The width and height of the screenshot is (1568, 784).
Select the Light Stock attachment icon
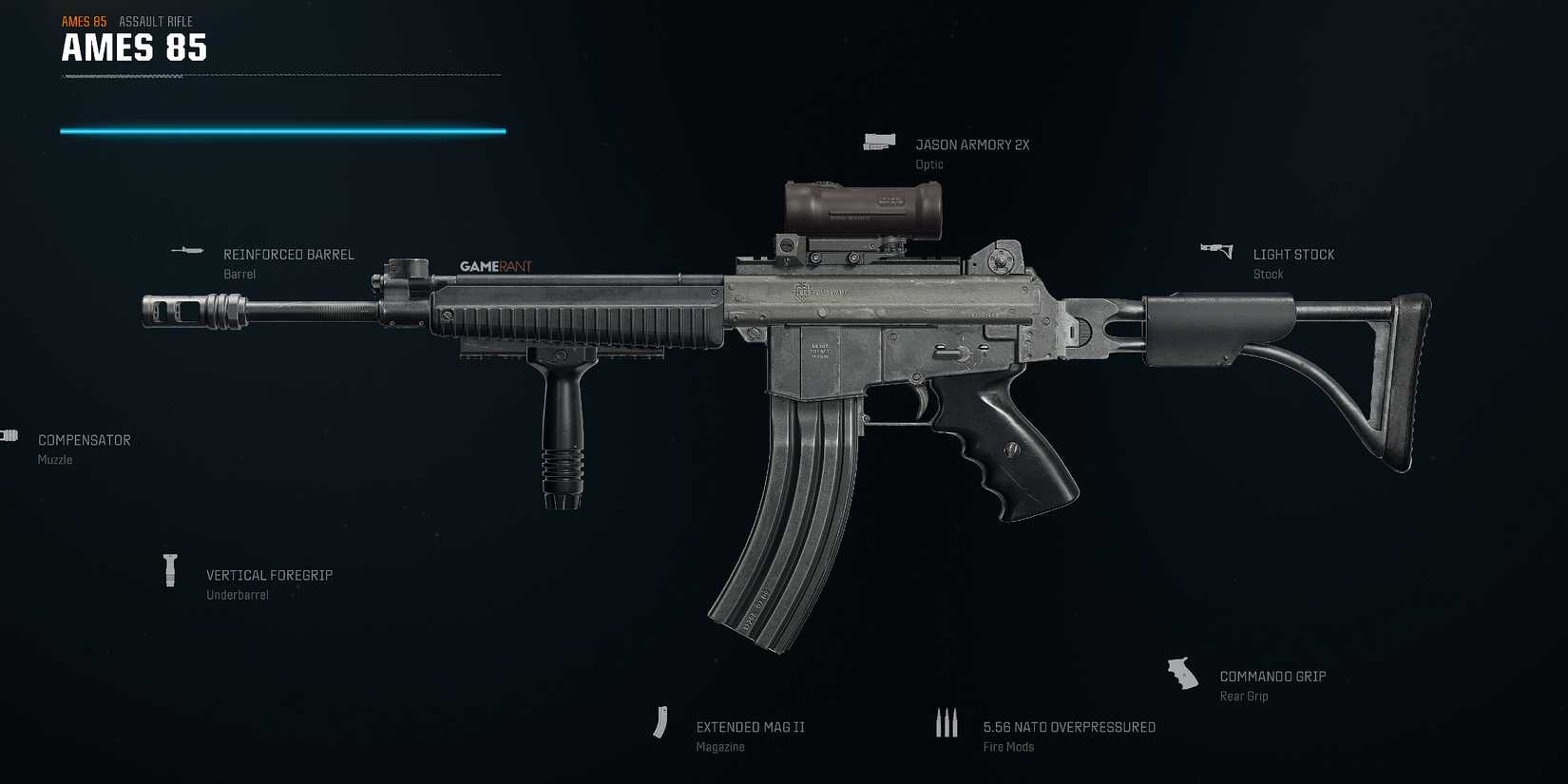(1215, 250)
